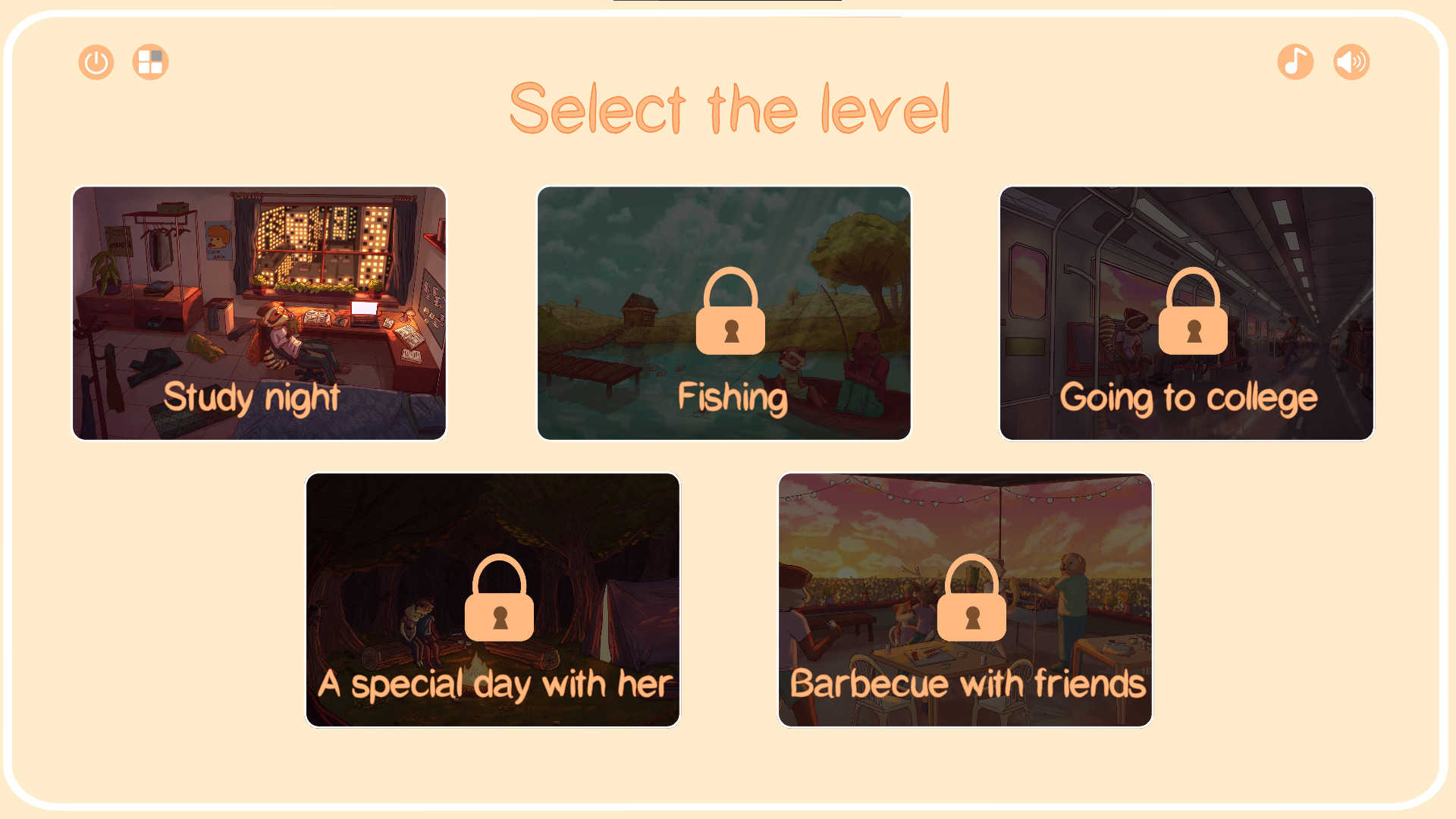Click the power icon to exit the game

click(x=96, y=62)
